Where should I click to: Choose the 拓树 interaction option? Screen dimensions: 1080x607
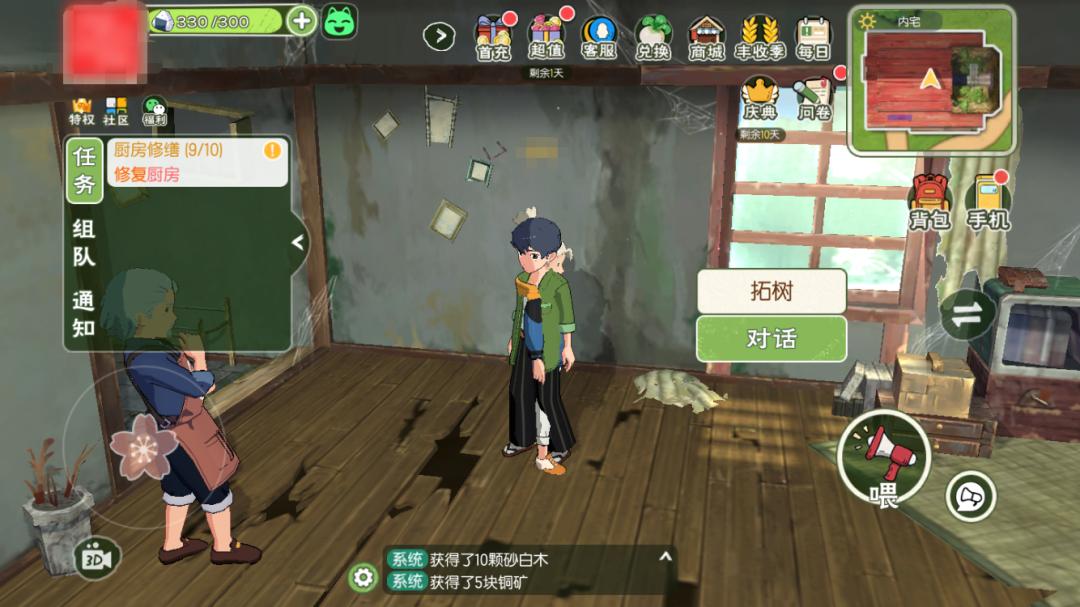click(771, 291)
